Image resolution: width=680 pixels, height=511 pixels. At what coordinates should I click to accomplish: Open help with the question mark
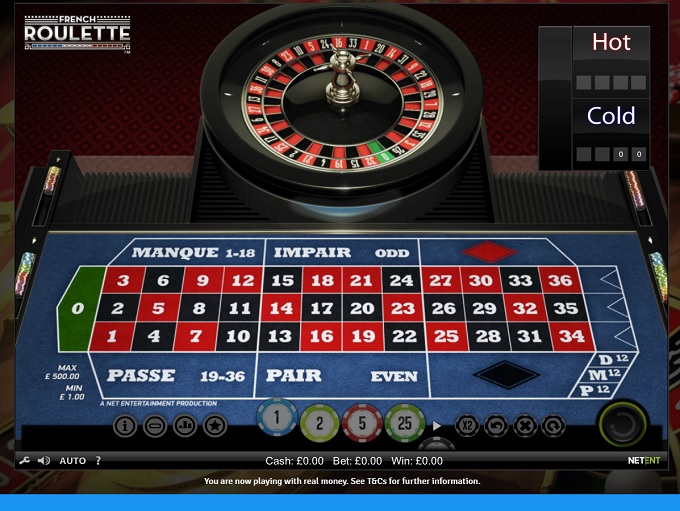pyautogui.click(x=98, y=461)
